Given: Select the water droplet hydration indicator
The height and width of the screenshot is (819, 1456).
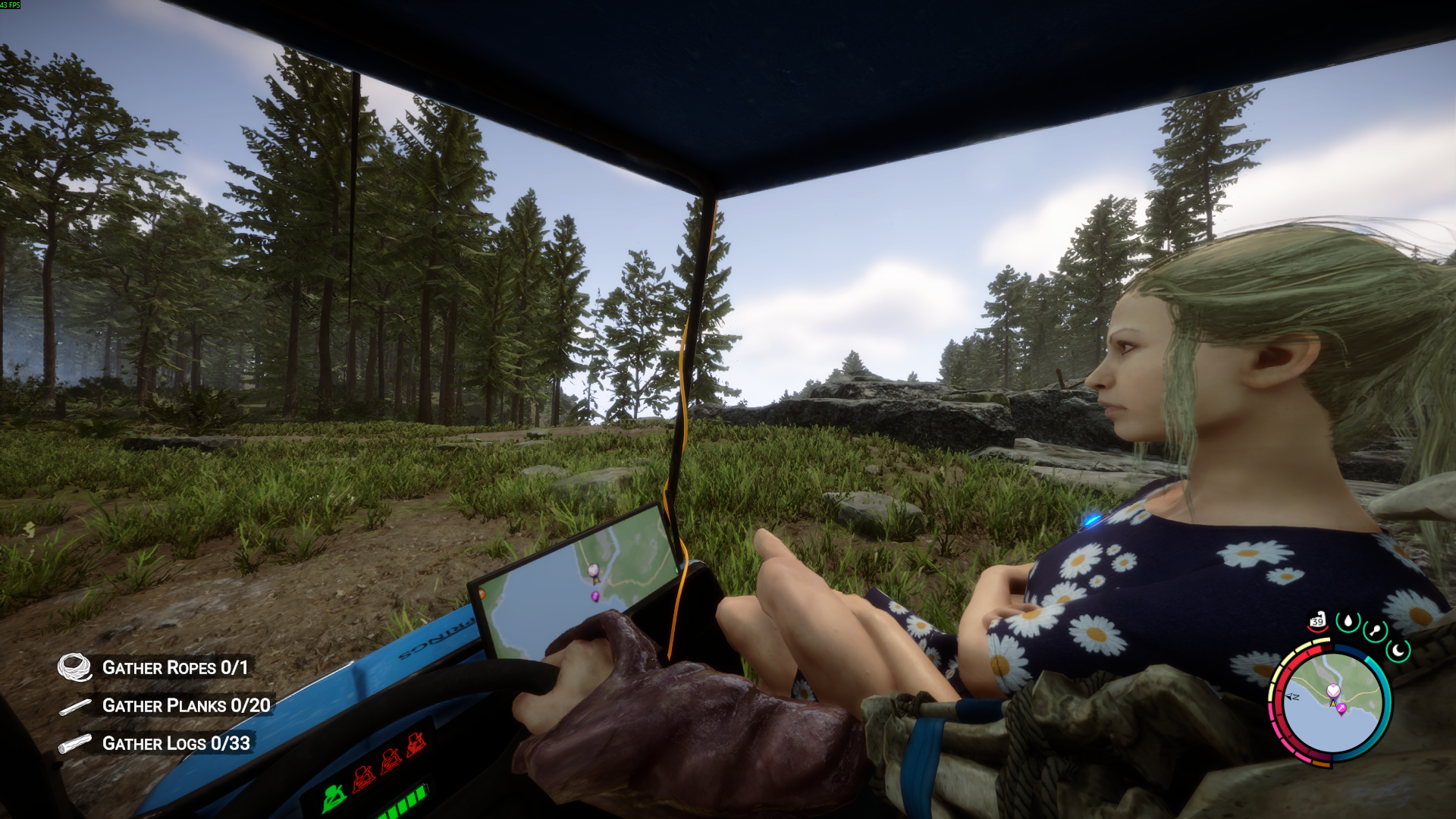Looking at the screenshot, I should pyautogui.click(x=1348, y=621).
